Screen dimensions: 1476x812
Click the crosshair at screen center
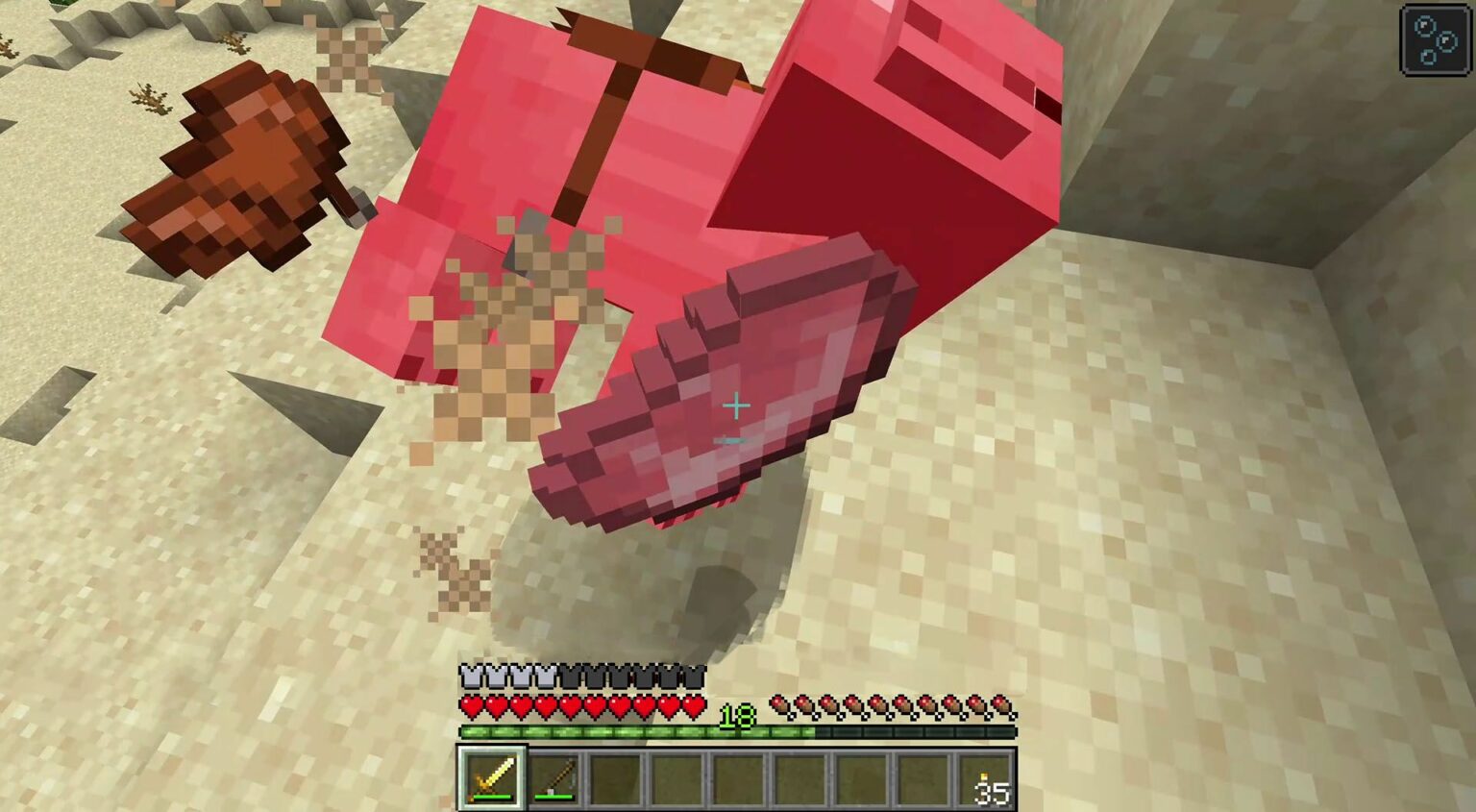(x=736, y=407)
